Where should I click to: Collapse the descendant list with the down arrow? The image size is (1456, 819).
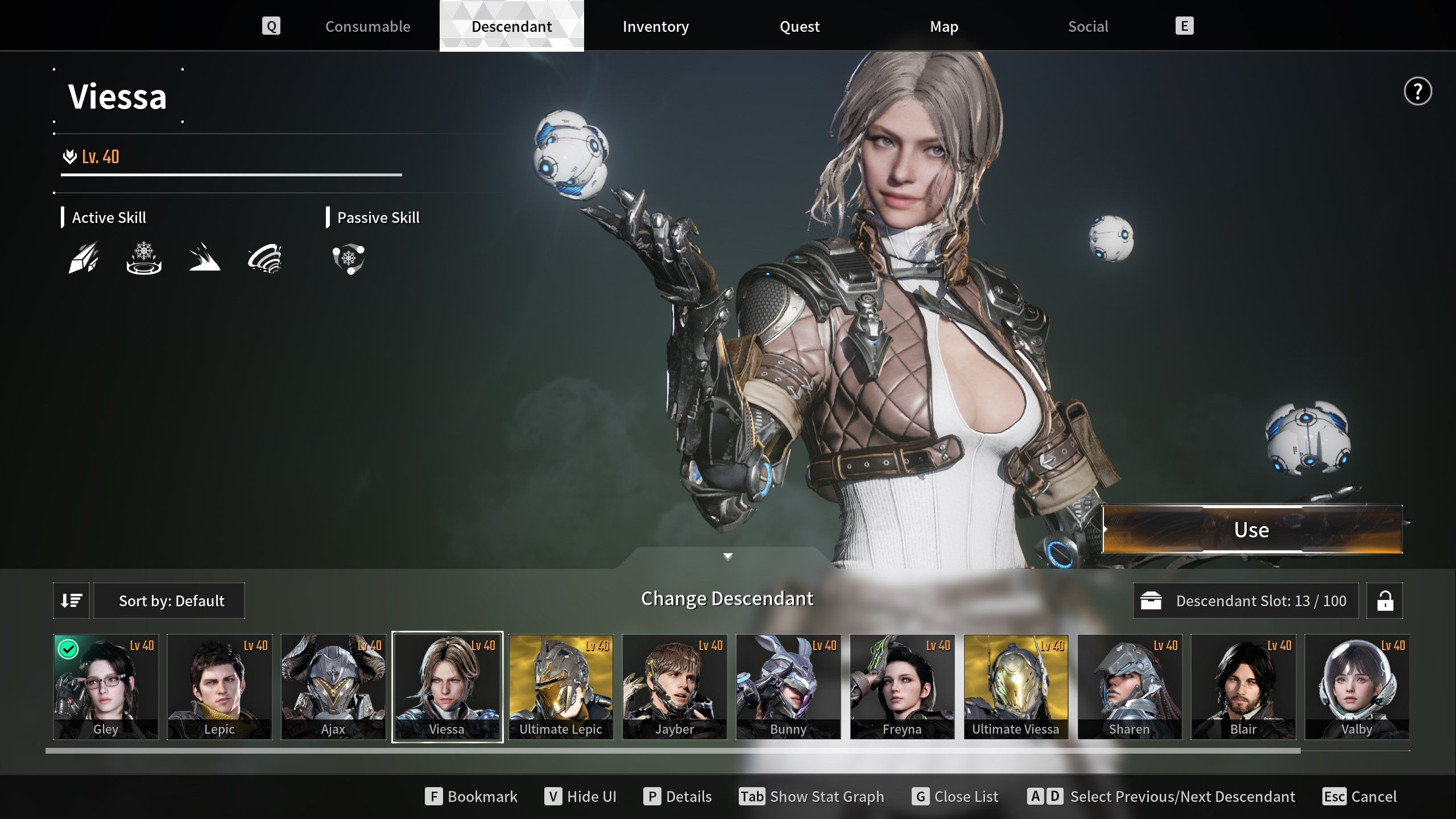pos(727,556)
